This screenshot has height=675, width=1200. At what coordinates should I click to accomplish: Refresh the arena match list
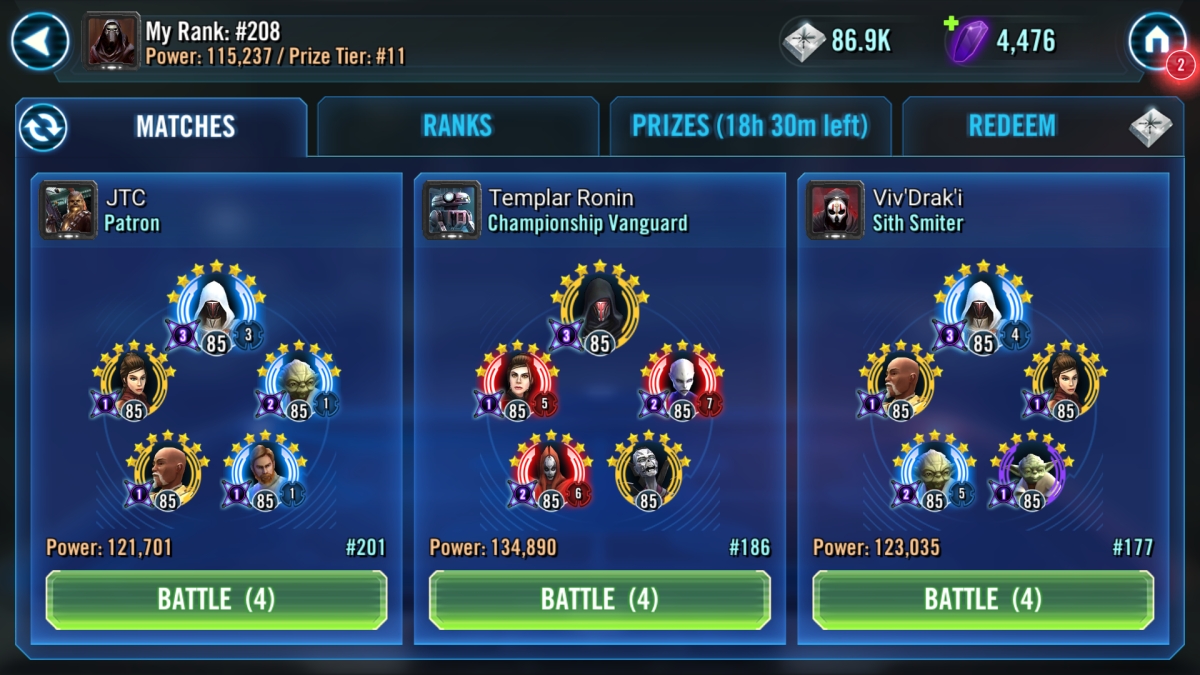(x=42, y=127)
